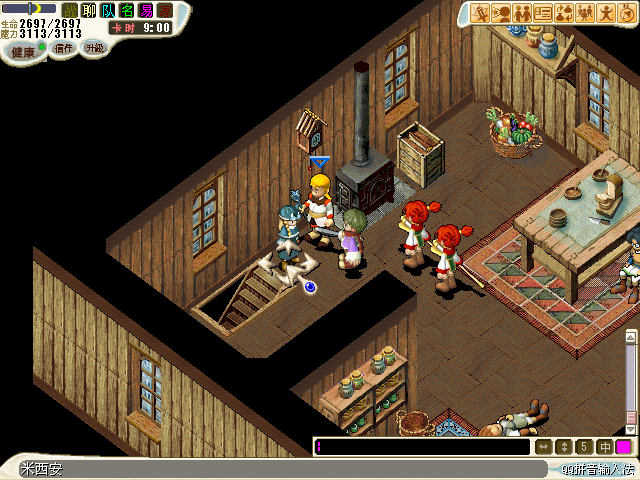
Task: Toggle the 战 battle switch
Action: point(70,10)
